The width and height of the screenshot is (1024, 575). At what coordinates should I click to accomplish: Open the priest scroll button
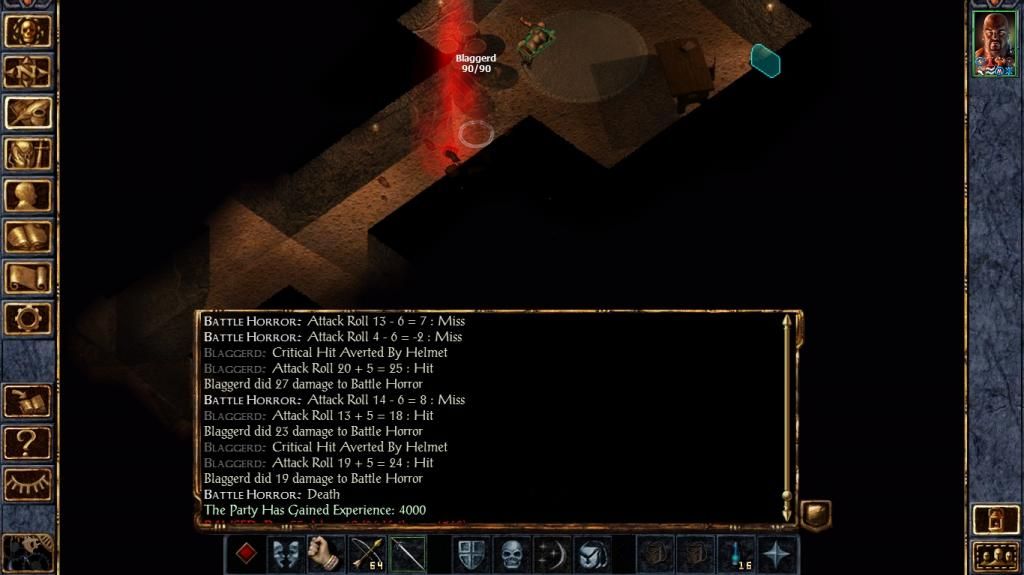point(28,277)
